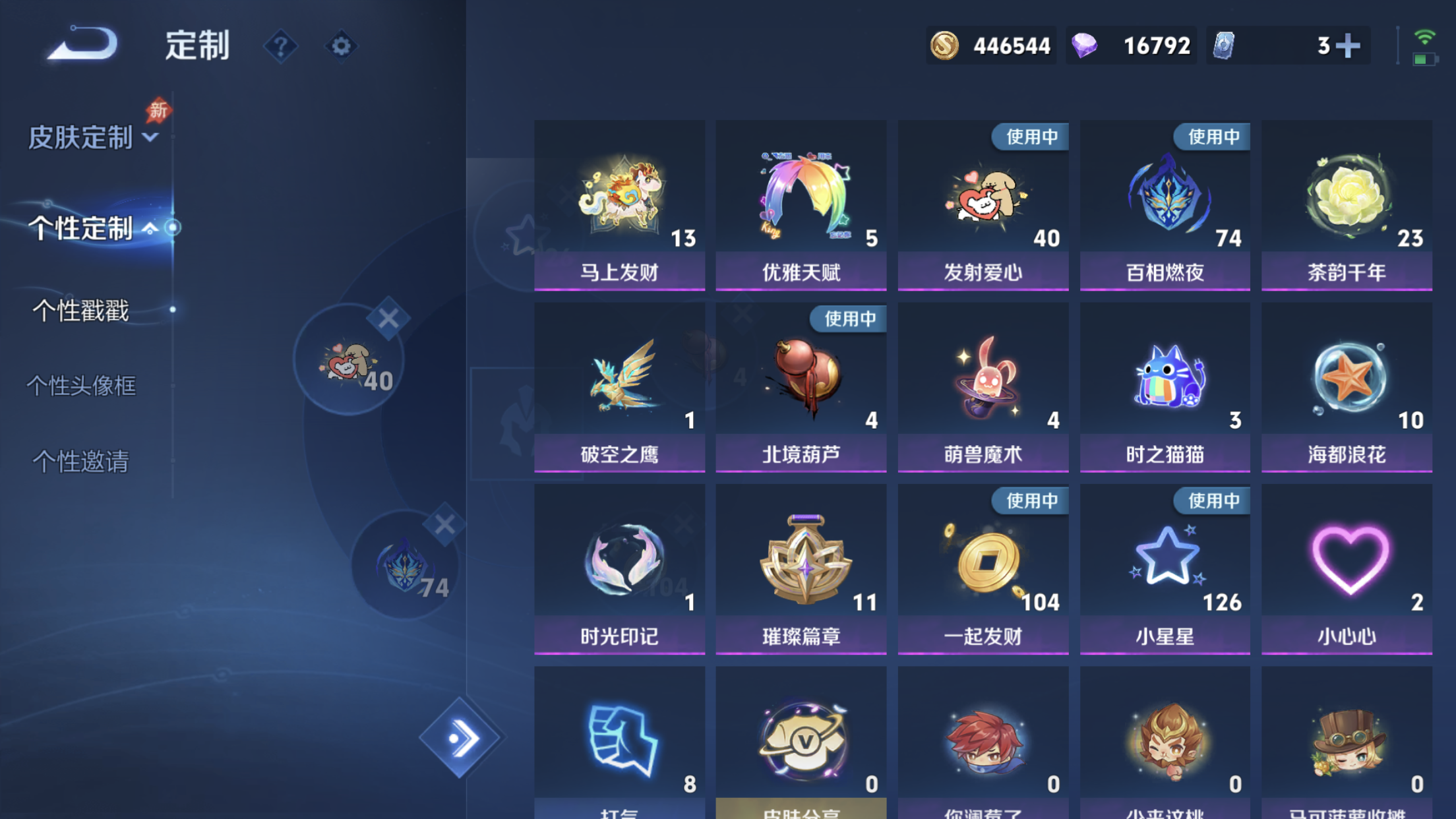Open the help question mark icon
The height and width of the screenshot is (819, 1456).
(282, 46)
